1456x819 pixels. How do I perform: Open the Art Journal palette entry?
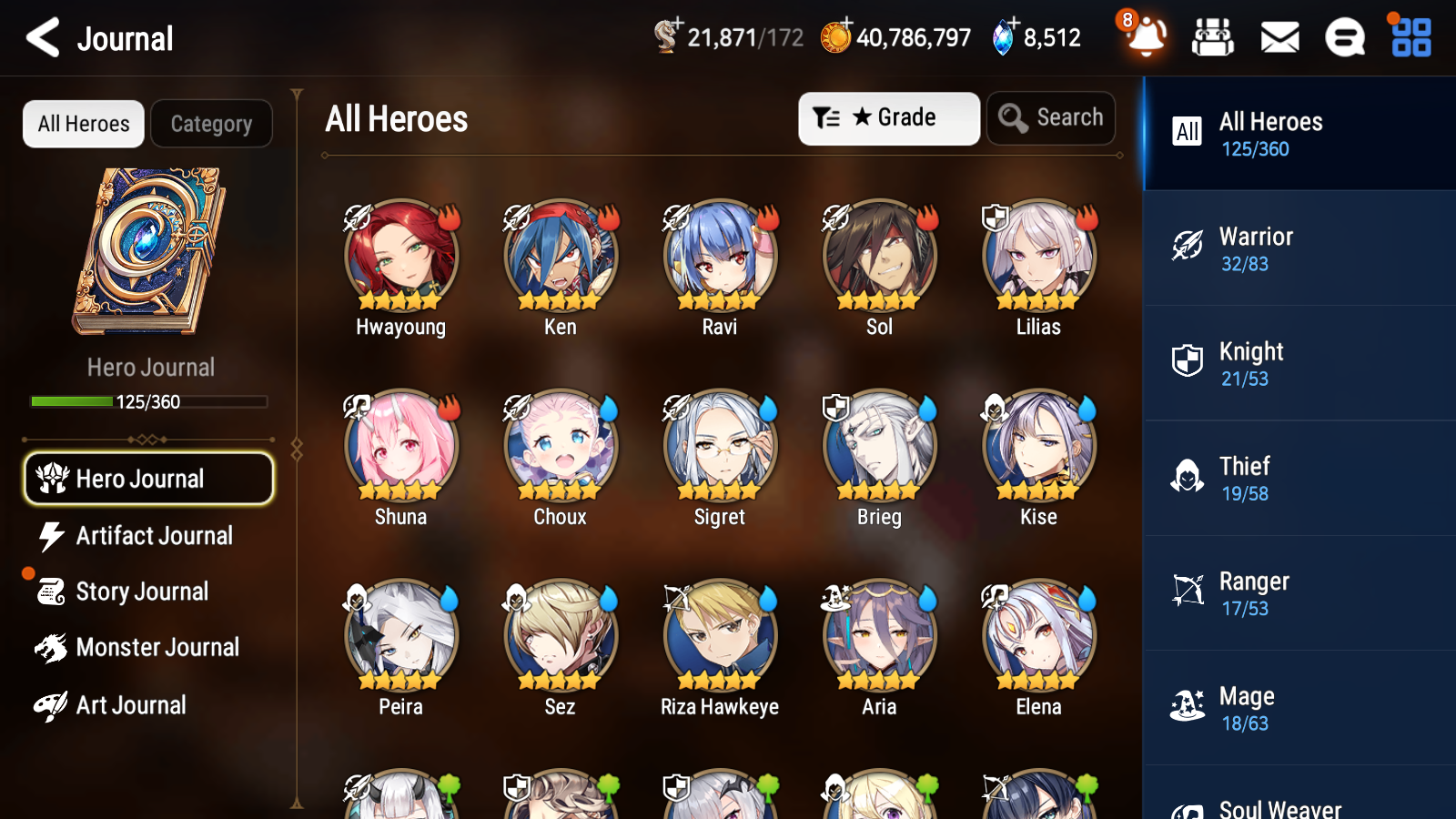pos(131,705)
